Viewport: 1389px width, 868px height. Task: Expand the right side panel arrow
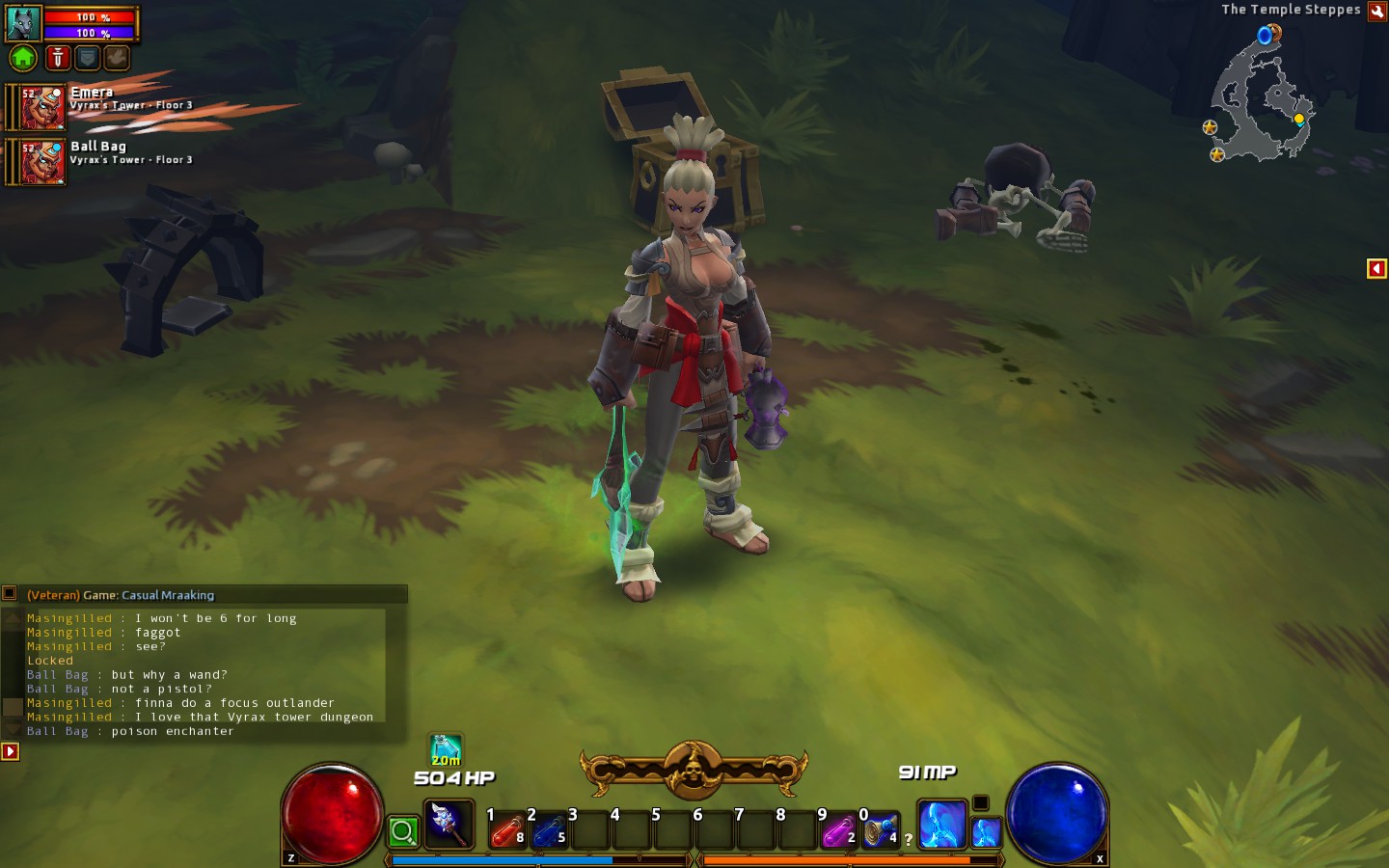coord(1376,269)
